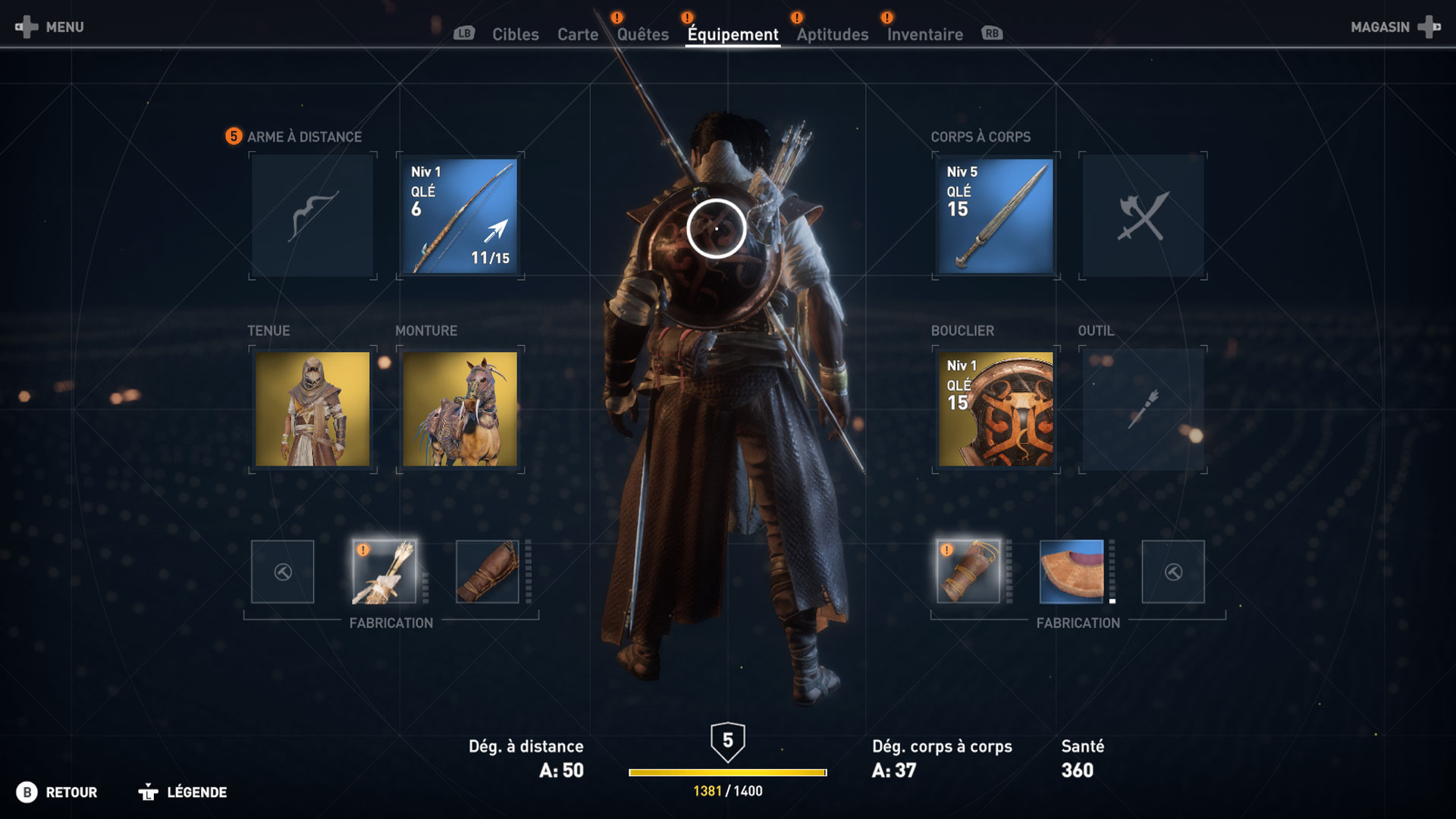Select the empty bow slot icon

[x=312, y=215]
